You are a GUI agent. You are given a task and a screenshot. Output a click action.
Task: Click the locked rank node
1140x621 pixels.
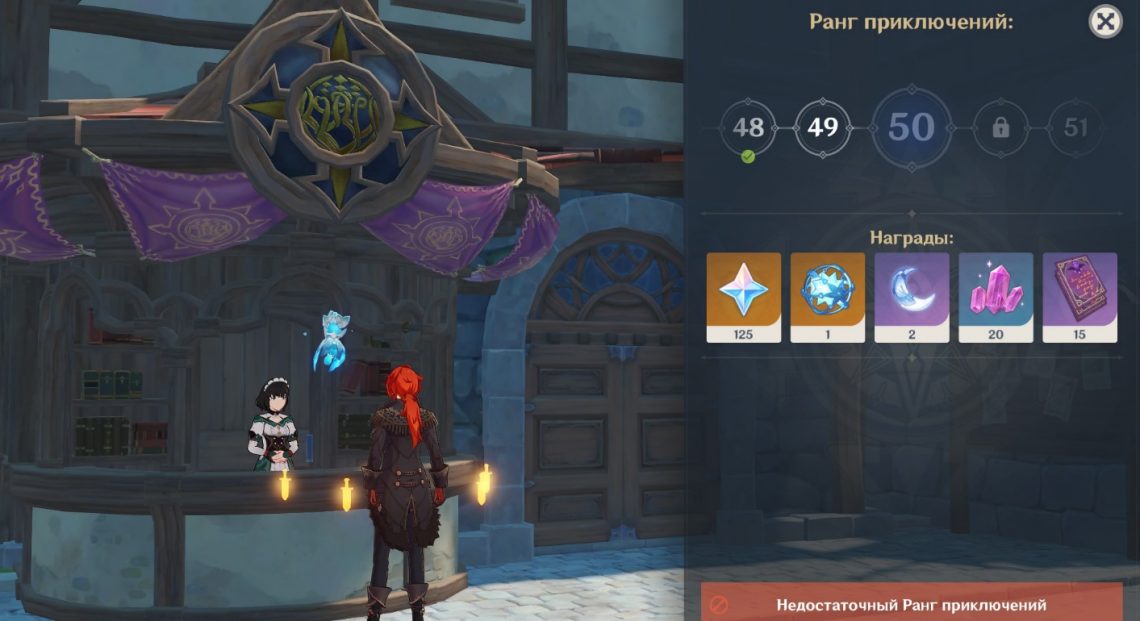click(1000, 128)
